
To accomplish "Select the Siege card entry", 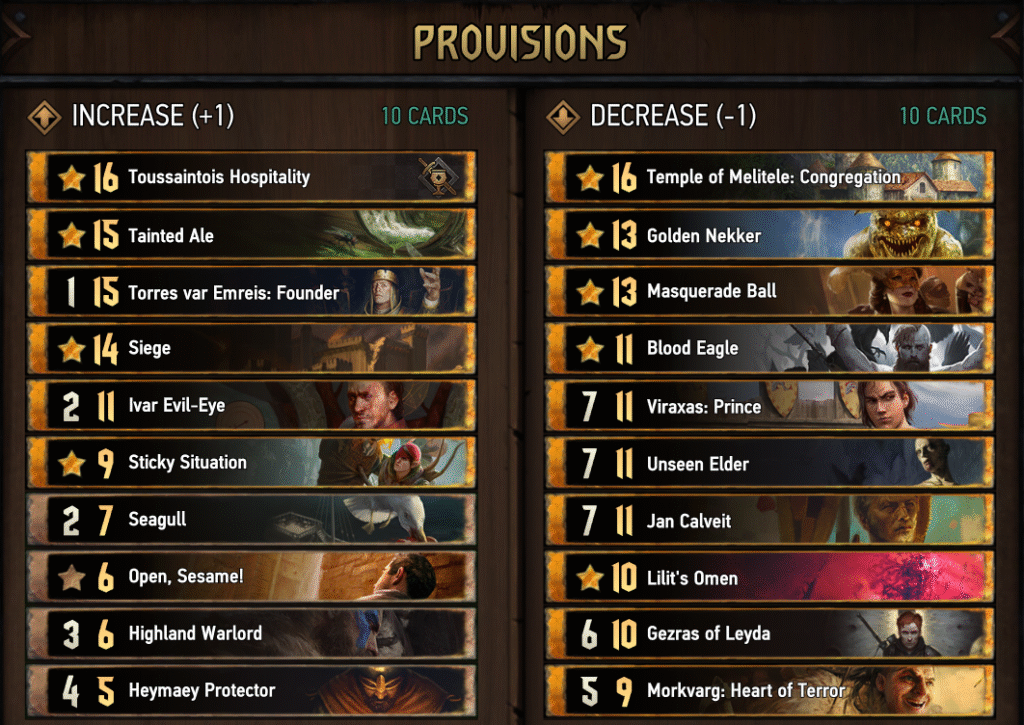I will click(250, 349).
